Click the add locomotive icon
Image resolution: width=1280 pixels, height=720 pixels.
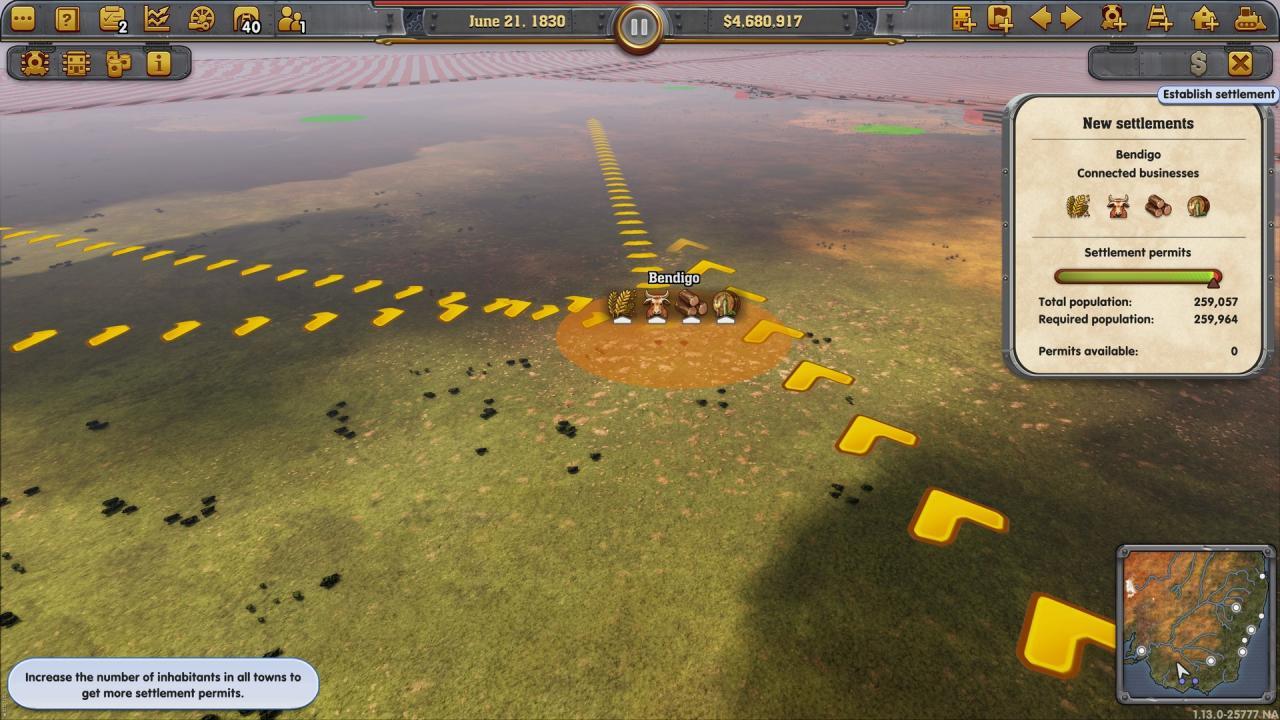point(1111,17)
